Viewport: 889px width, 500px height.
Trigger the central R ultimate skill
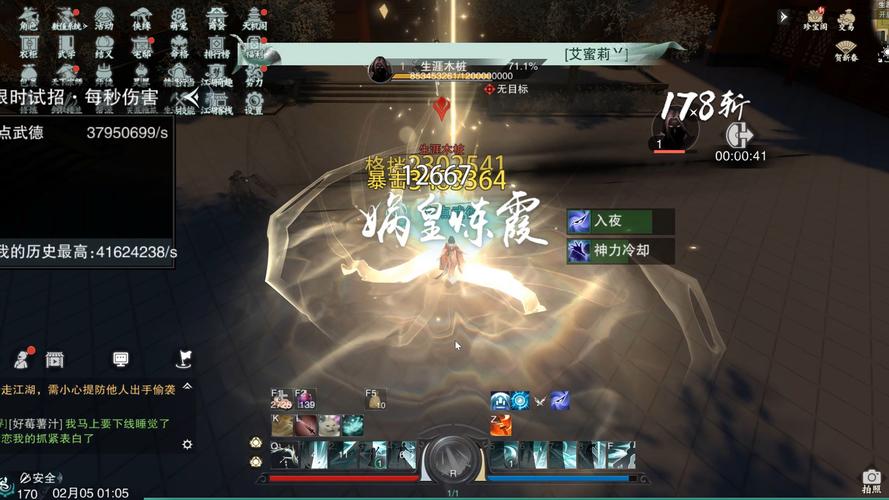(452, 459)
